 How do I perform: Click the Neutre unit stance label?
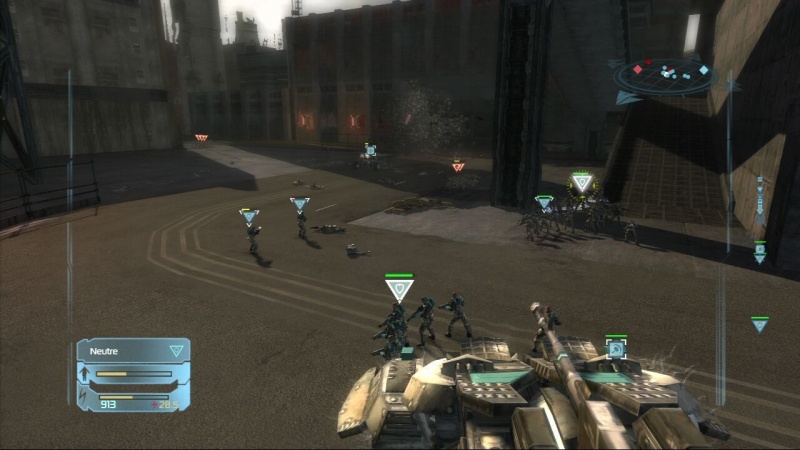[104, 351]
